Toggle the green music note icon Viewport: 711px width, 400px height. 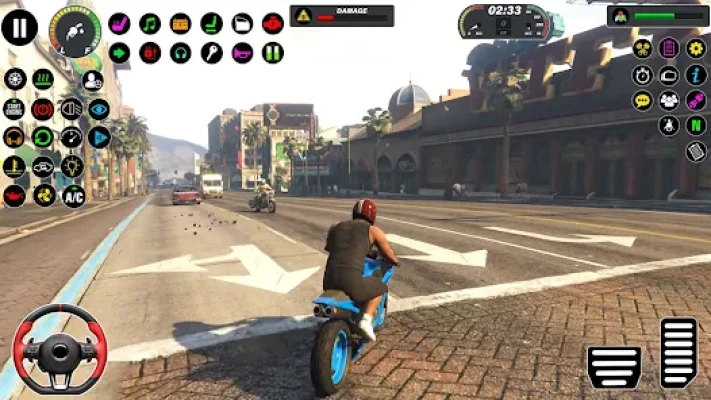pos(150,24)
